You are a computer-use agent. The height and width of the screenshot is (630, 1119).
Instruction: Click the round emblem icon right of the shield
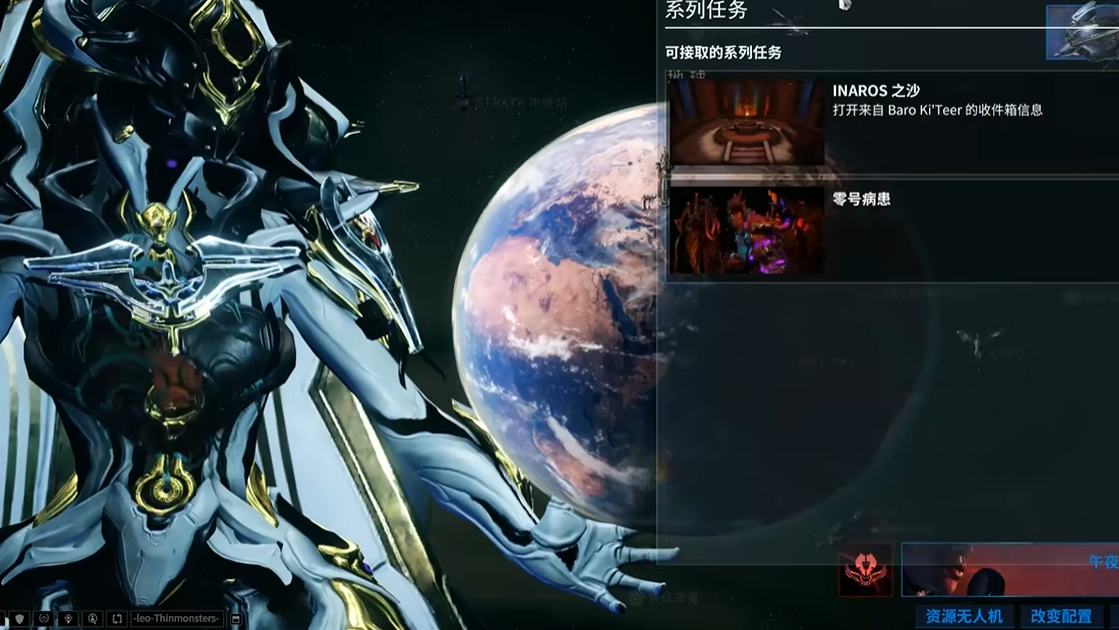(x=44, y=619)
